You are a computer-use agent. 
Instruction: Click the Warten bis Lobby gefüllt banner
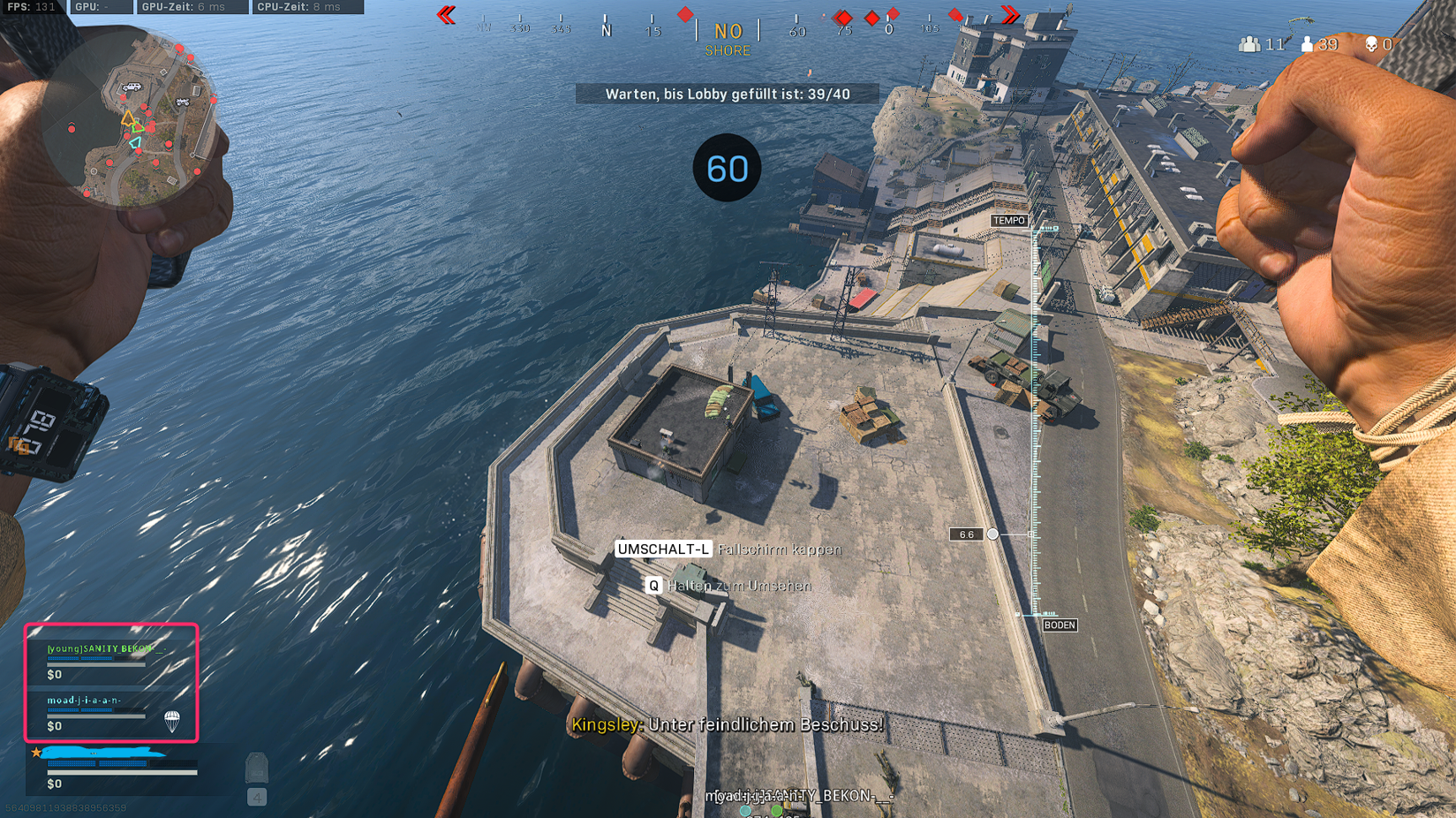pyautogui.click(x=726, y=93)
